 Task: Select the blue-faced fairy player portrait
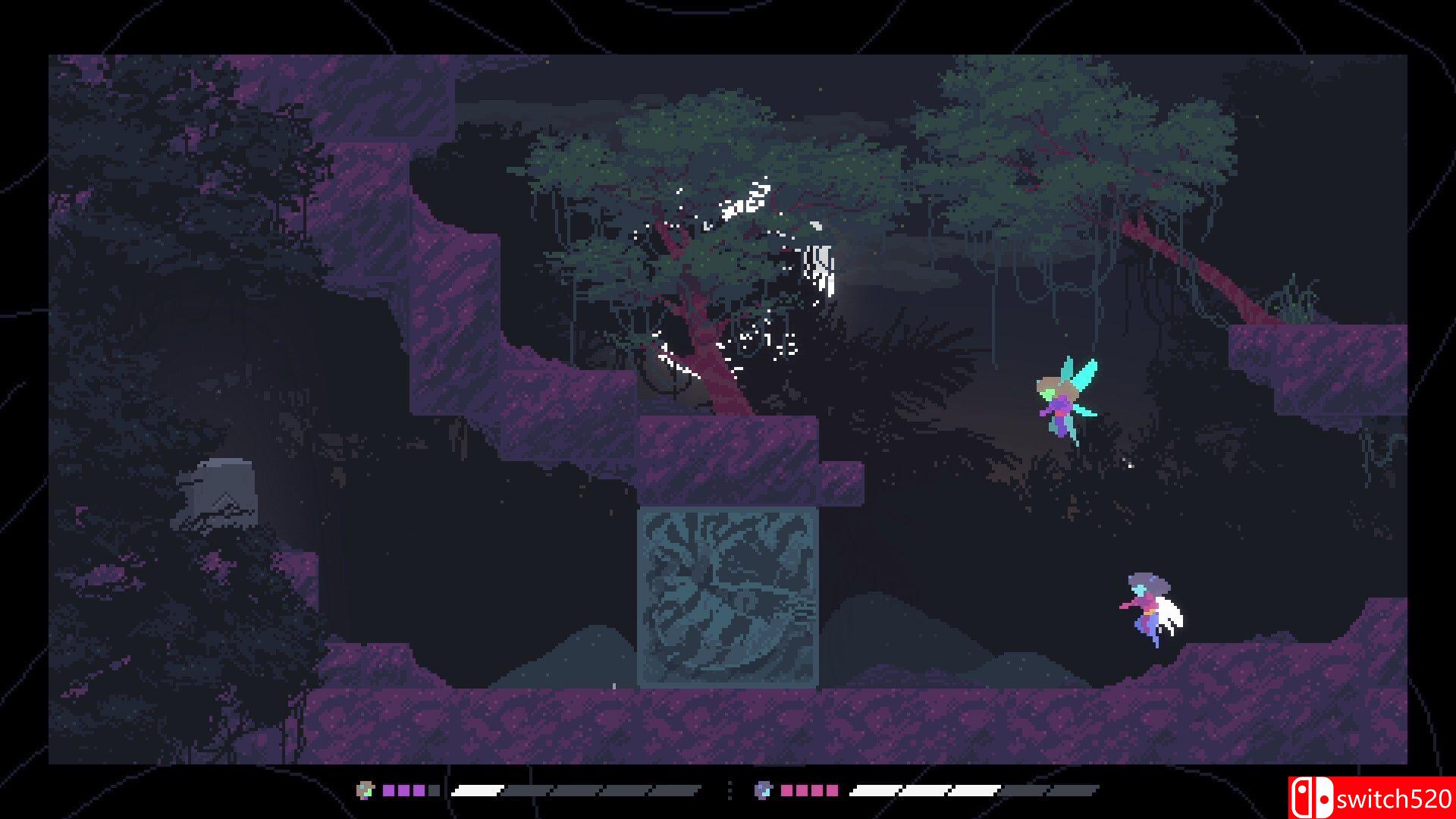pyautogui.click(x=763, y=790)
